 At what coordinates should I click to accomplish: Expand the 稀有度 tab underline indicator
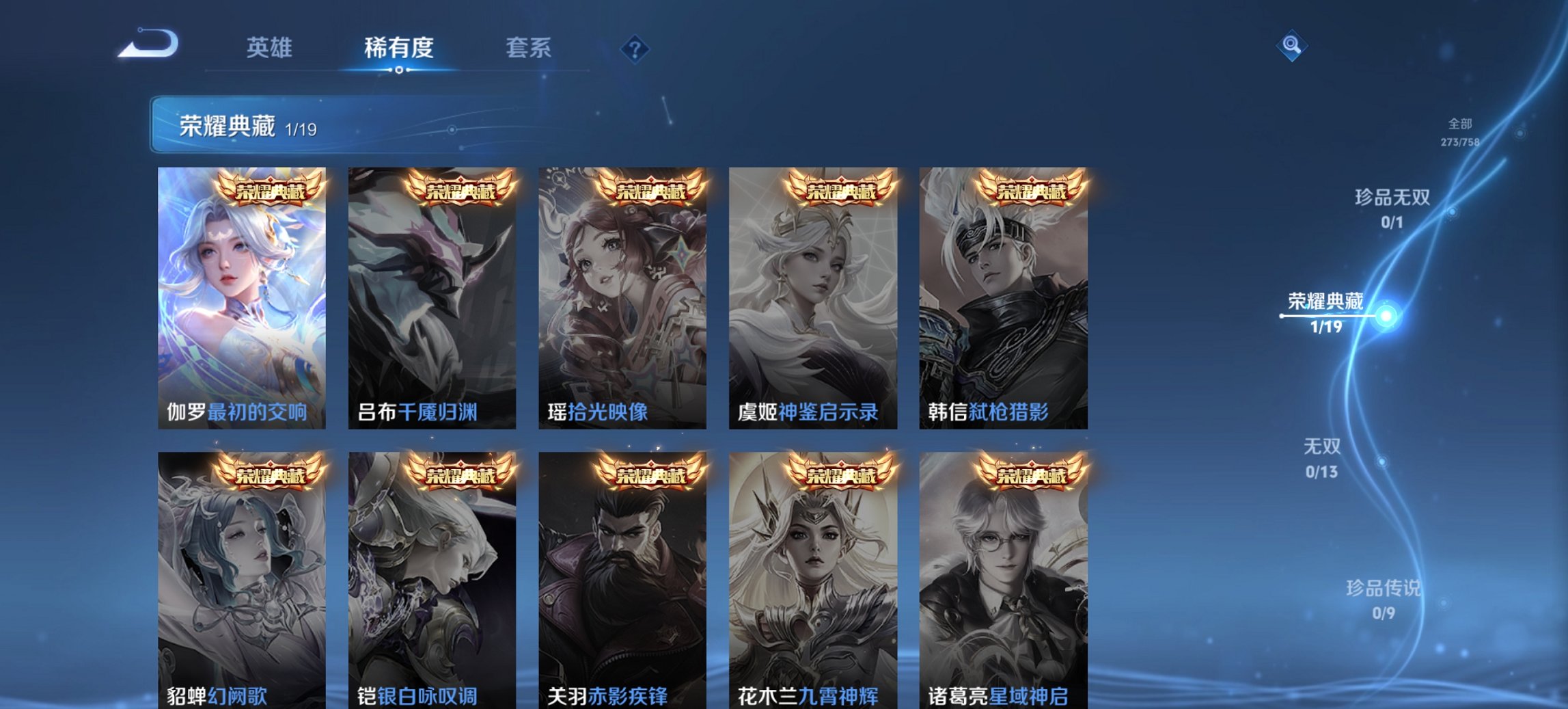coord(398,70)
